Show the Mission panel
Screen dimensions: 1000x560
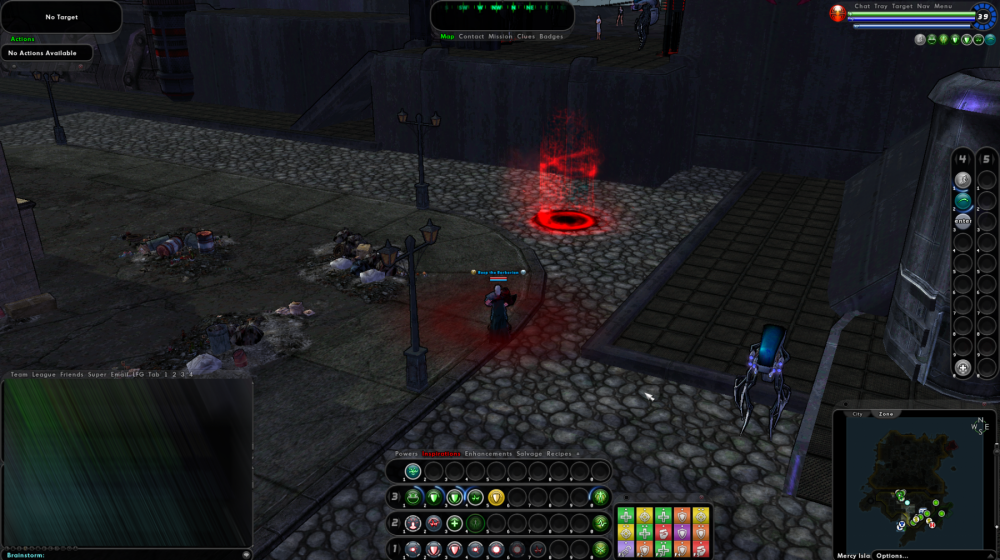coord(500,37)
